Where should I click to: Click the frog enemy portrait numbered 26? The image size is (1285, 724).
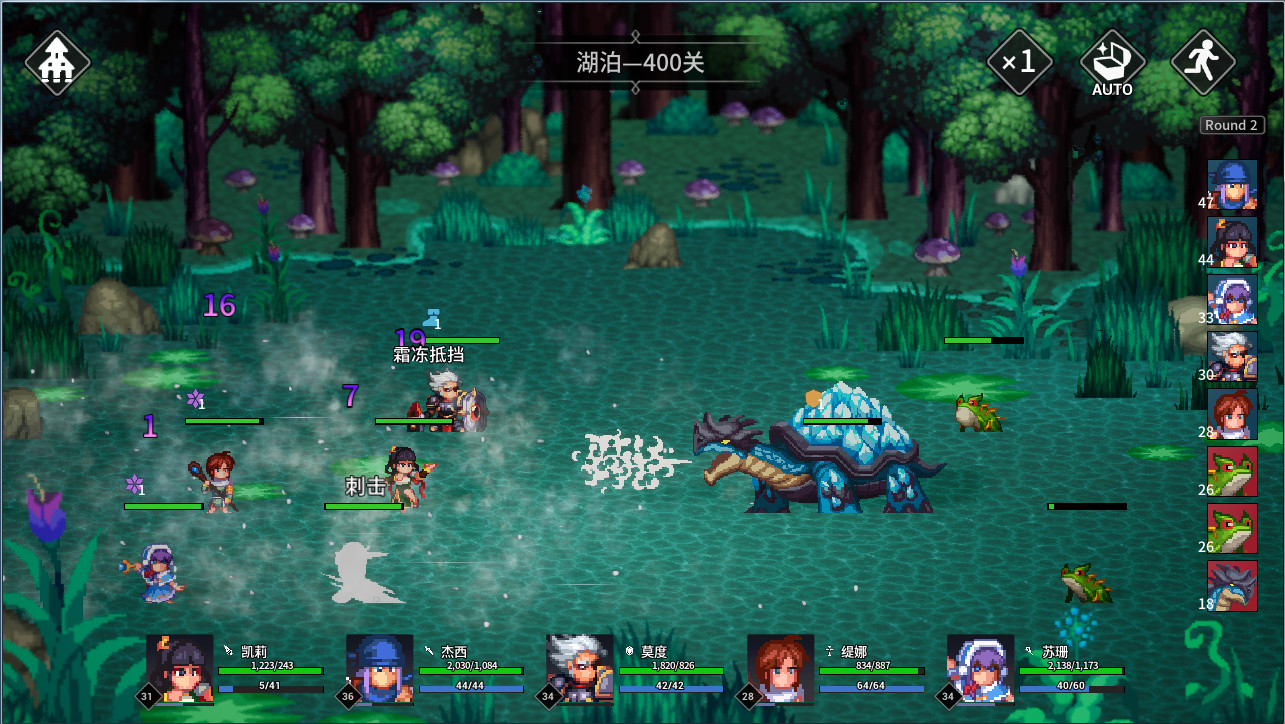point(1232,471)
